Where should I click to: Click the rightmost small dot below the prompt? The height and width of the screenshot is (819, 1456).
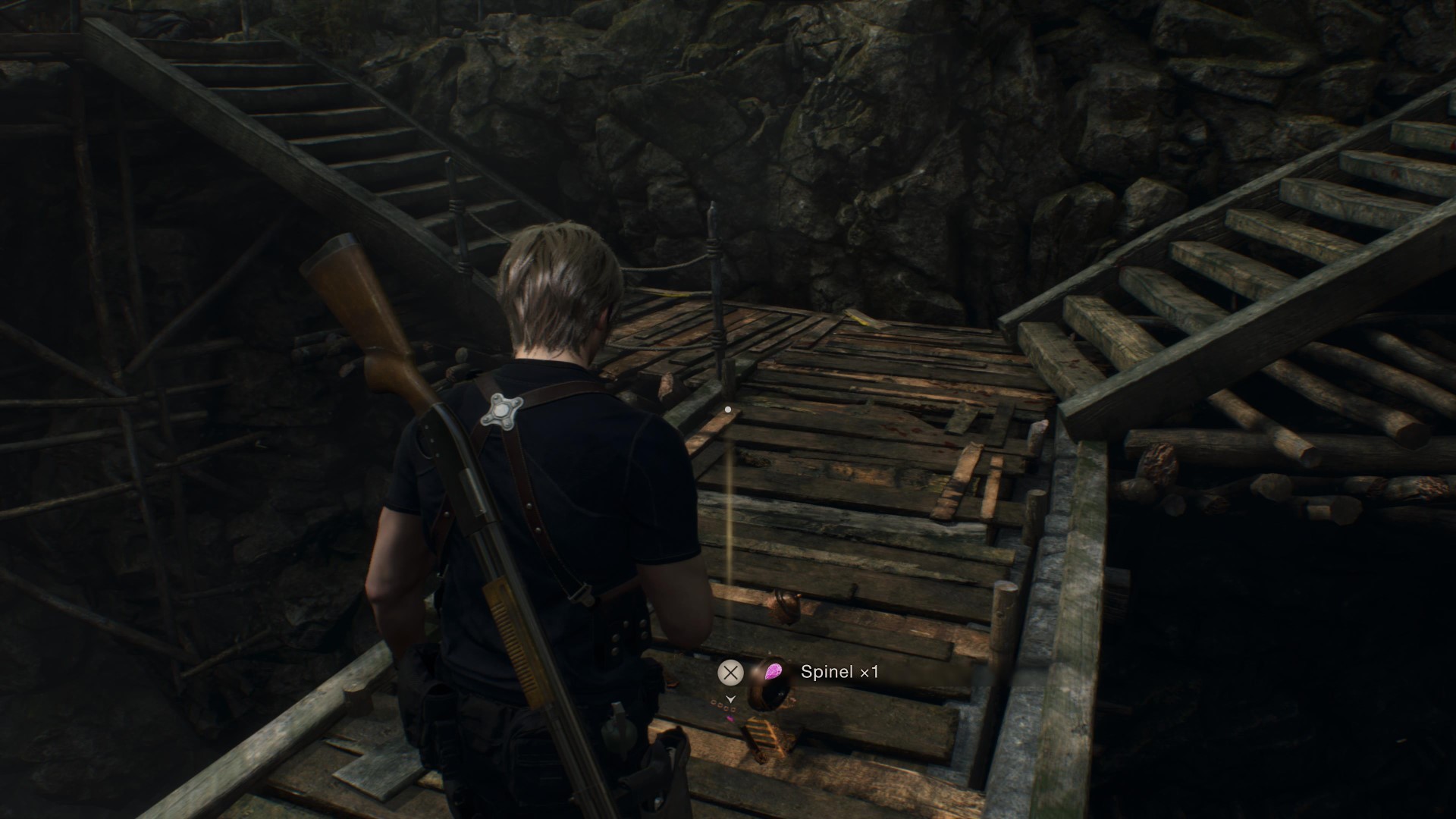[x=733, y=710]
